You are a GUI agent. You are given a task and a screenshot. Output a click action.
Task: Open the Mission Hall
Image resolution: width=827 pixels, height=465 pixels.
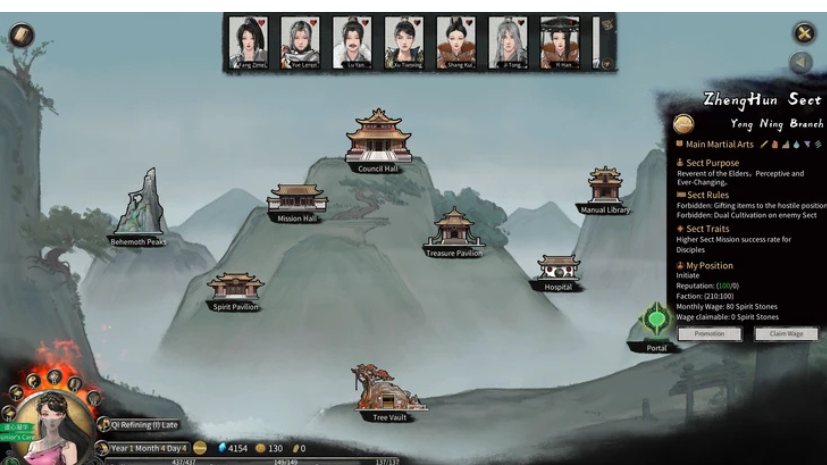coord(297,200)
